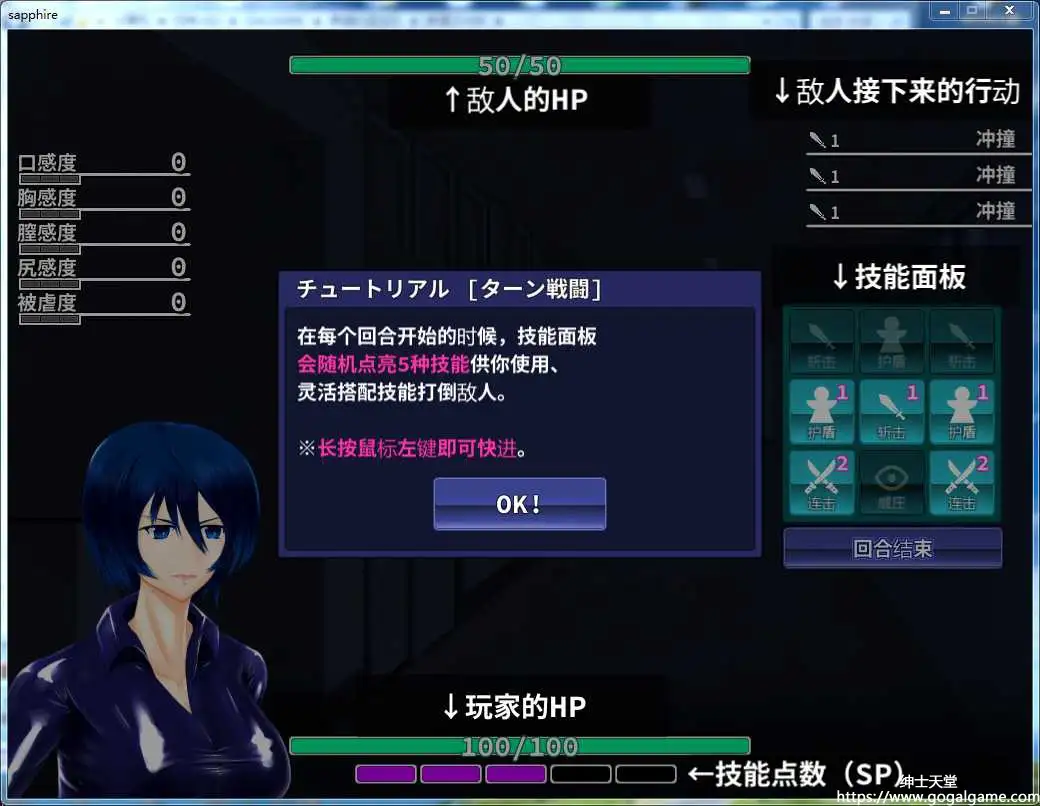The height and width of the screenshot is (806, 1040).
Task: Confirm the tutorial with OK!
Action: point(519,503)
